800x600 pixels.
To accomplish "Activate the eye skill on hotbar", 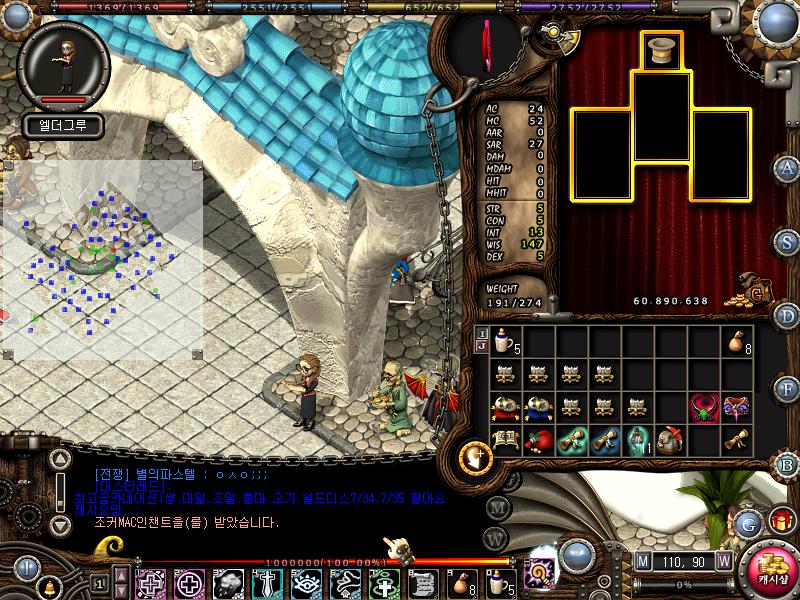I will click(x=306, y=583).
